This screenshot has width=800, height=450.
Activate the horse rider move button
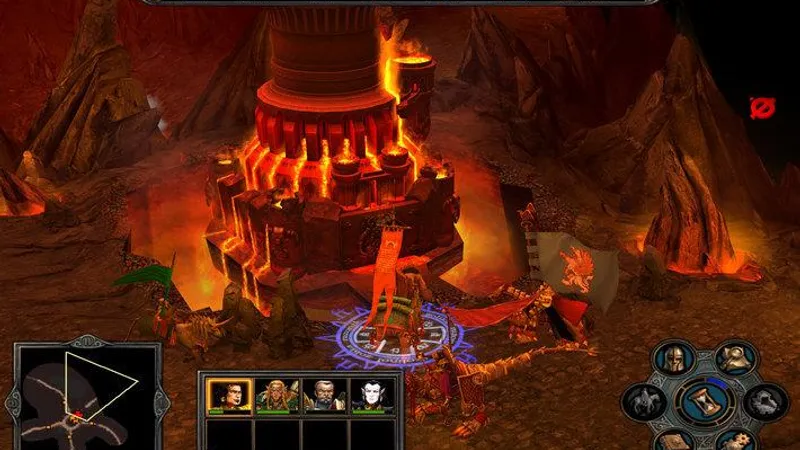645,402
